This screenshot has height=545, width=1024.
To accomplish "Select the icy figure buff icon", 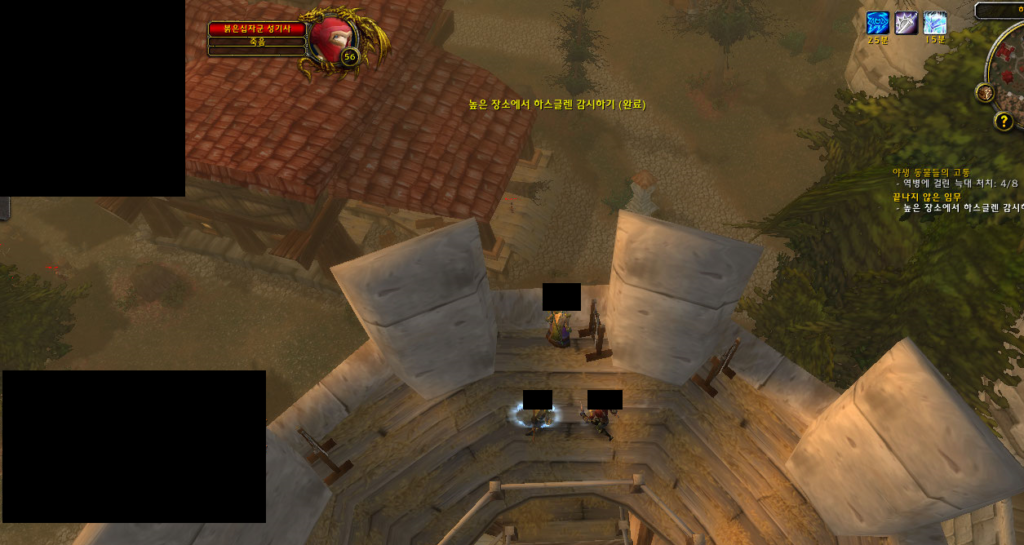I will pos(935,23).
